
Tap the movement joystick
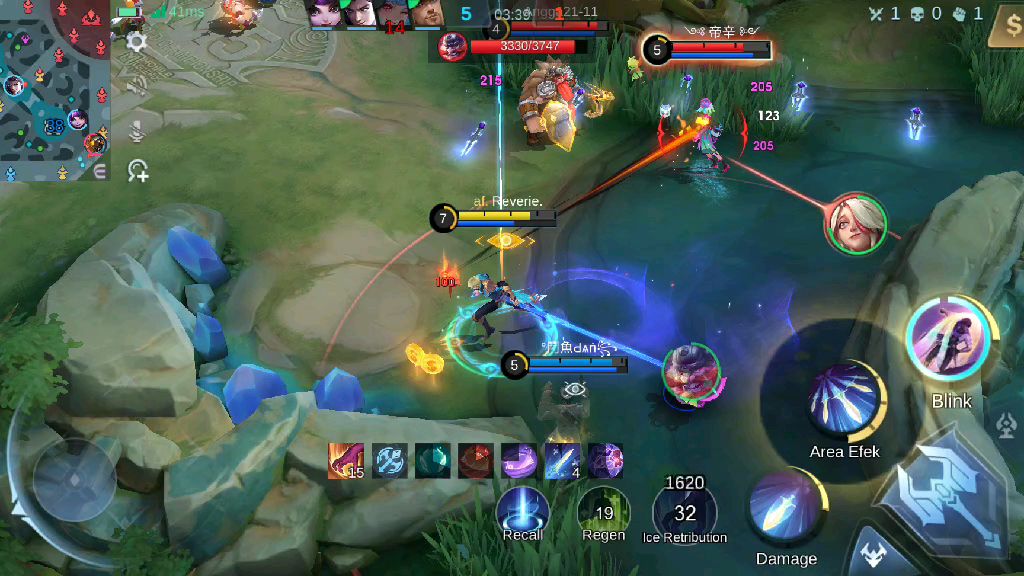(75, 478)
